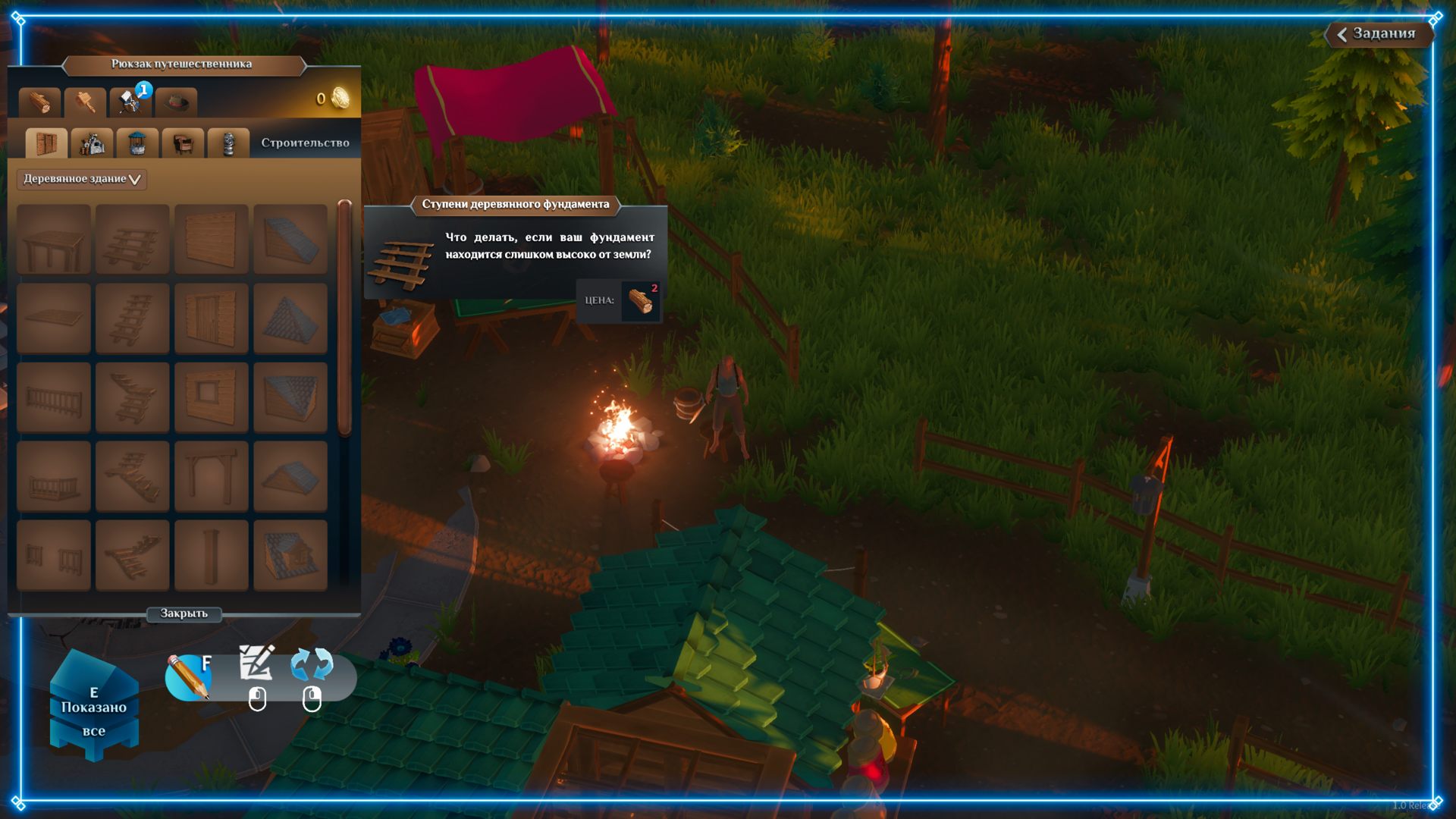
Task: Toggle the pencil build mode button
Action: (x=188, y=676)
